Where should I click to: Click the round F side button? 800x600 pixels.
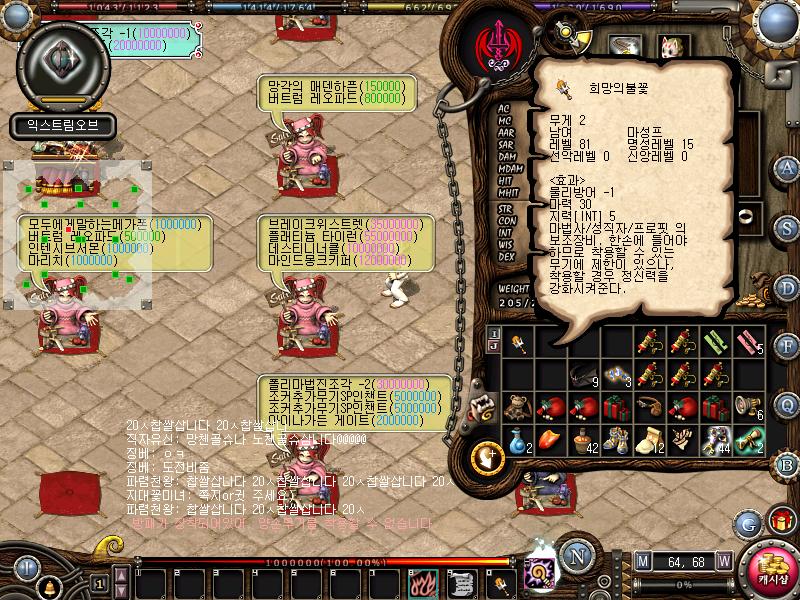(x=786, y=345)
